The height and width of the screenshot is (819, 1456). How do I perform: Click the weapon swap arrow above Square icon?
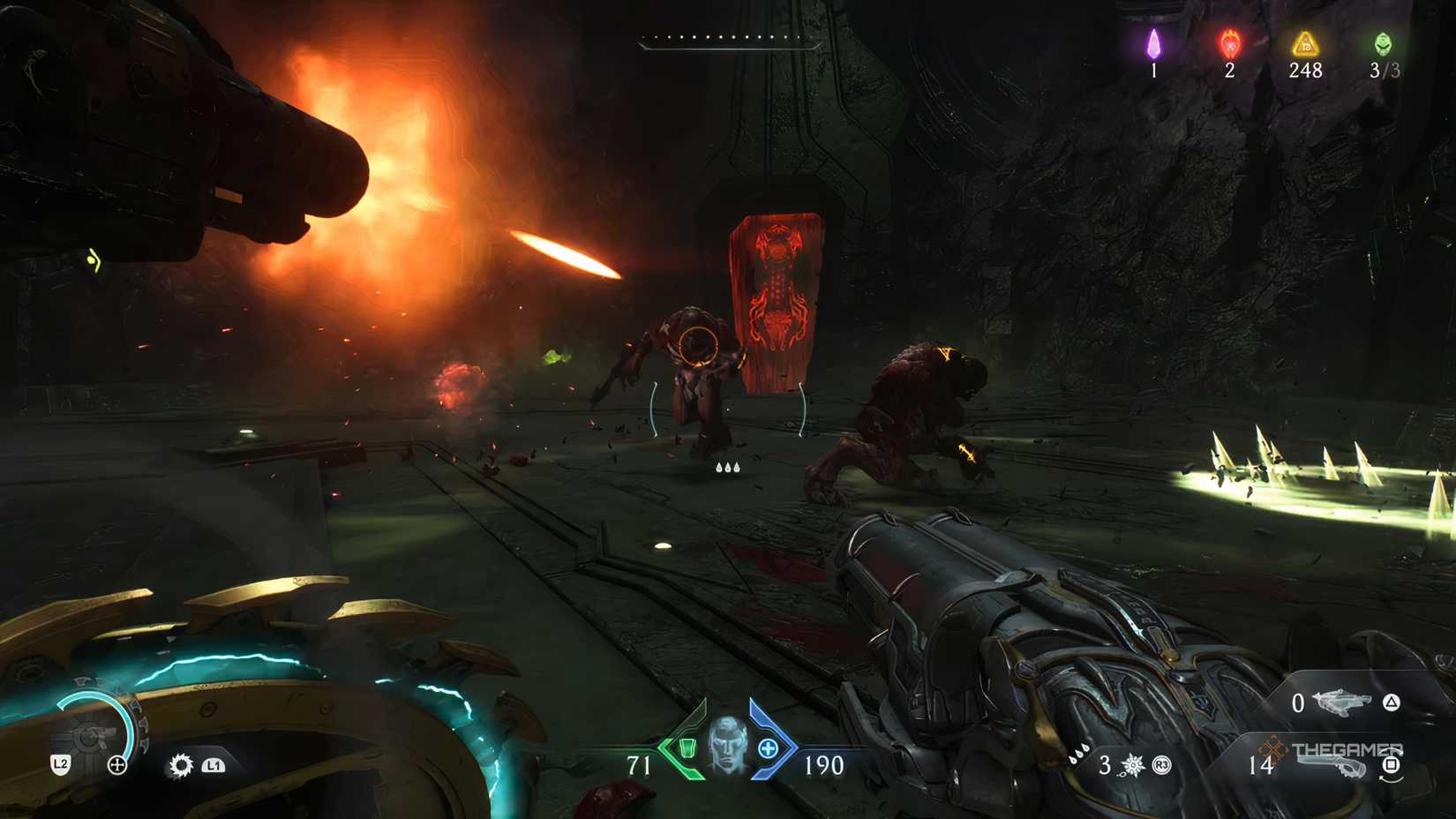[x=1392, y=750]
